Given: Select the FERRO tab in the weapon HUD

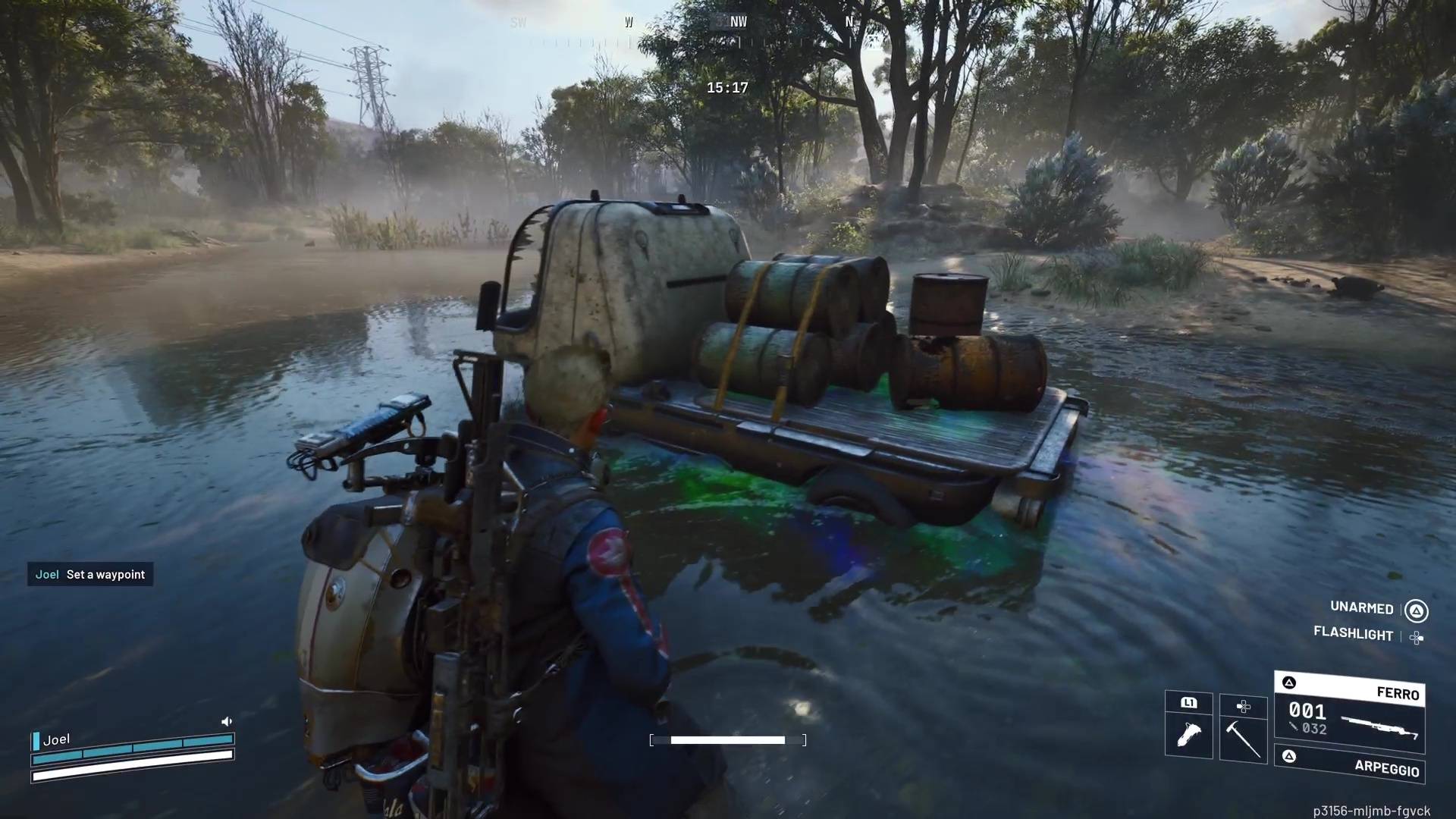Looking at the screenshot, I should click(1398, 693).
